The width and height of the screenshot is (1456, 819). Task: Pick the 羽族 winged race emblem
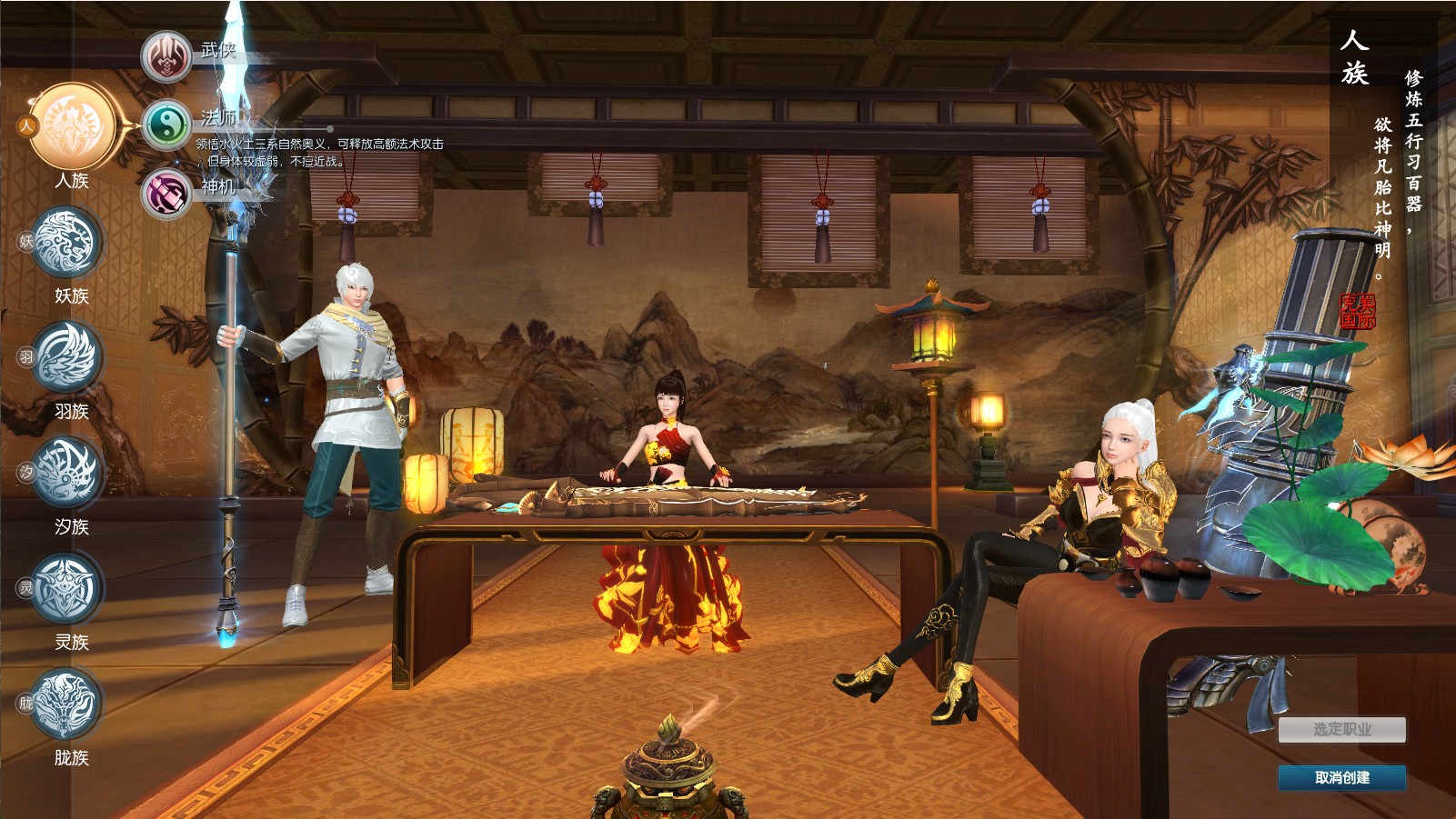click(x=65, y=357)
